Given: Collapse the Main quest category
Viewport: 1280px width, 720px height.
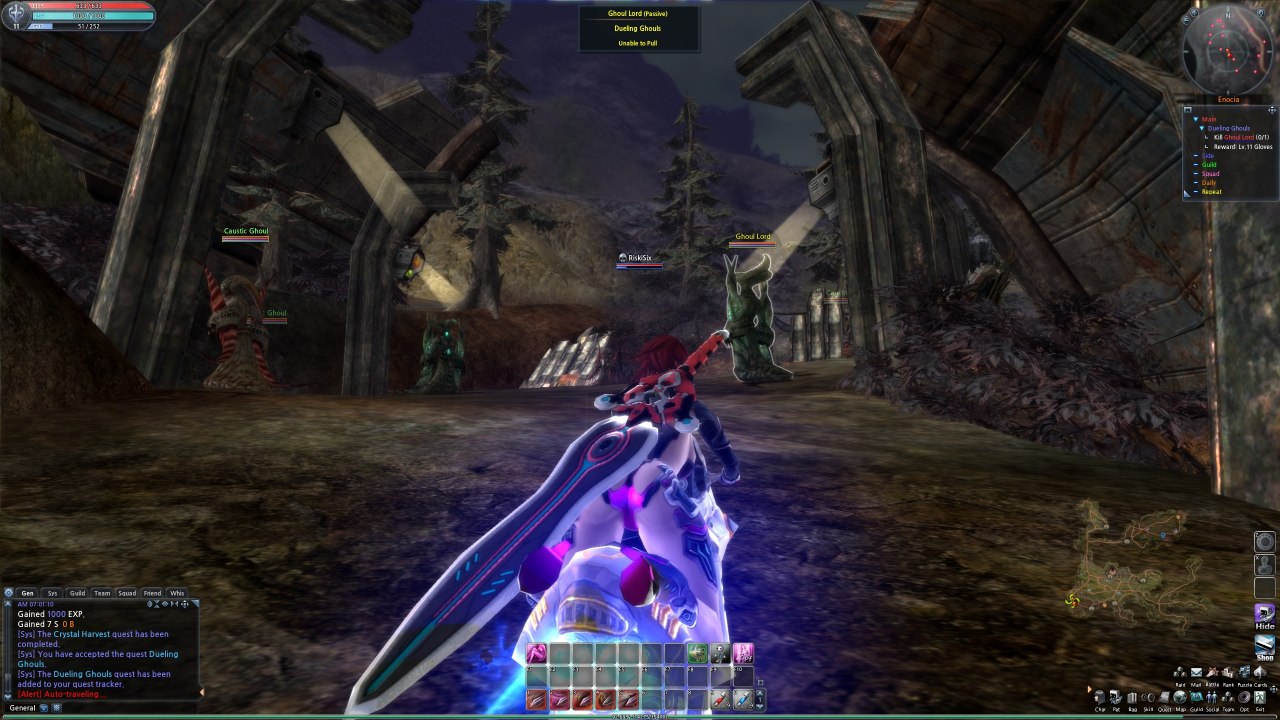Looking at the screenshot, I should click(x=1195, y=119).
